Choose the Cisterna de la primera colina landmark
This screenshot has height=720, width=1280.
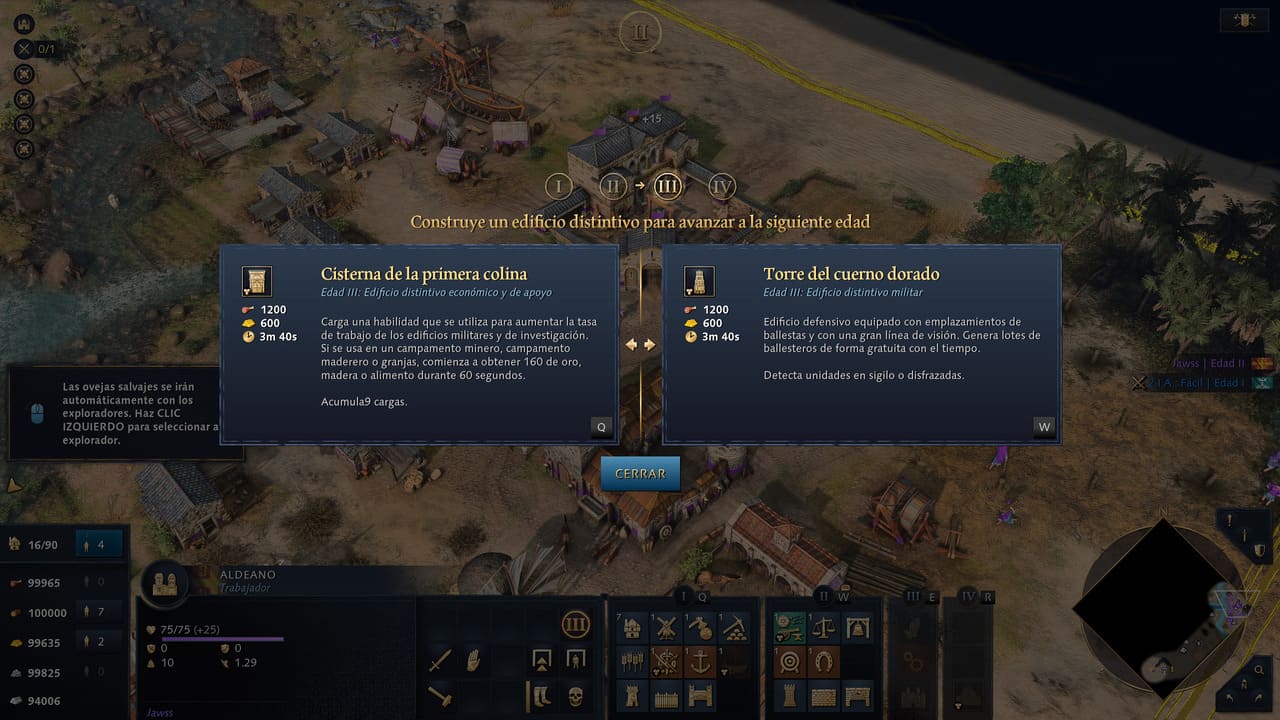[418, 343]
